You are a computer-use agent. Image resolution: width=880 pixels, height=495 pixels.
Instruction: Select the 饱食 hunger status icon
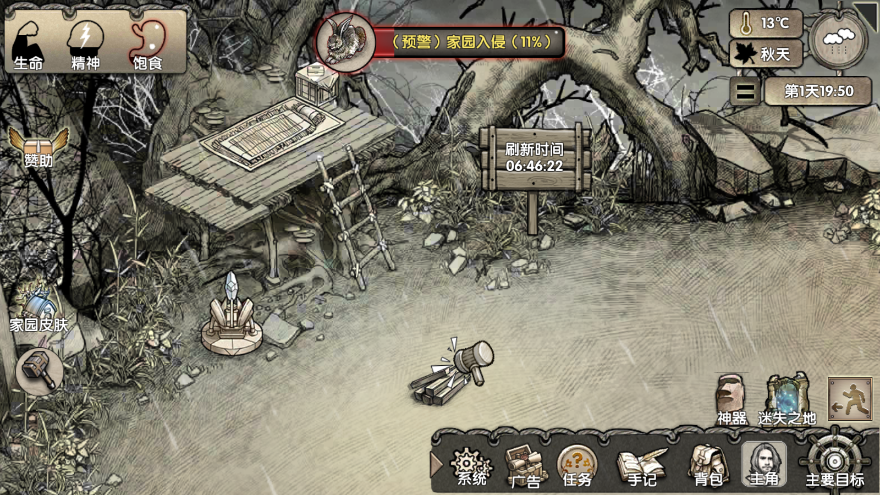coord(147,44)
